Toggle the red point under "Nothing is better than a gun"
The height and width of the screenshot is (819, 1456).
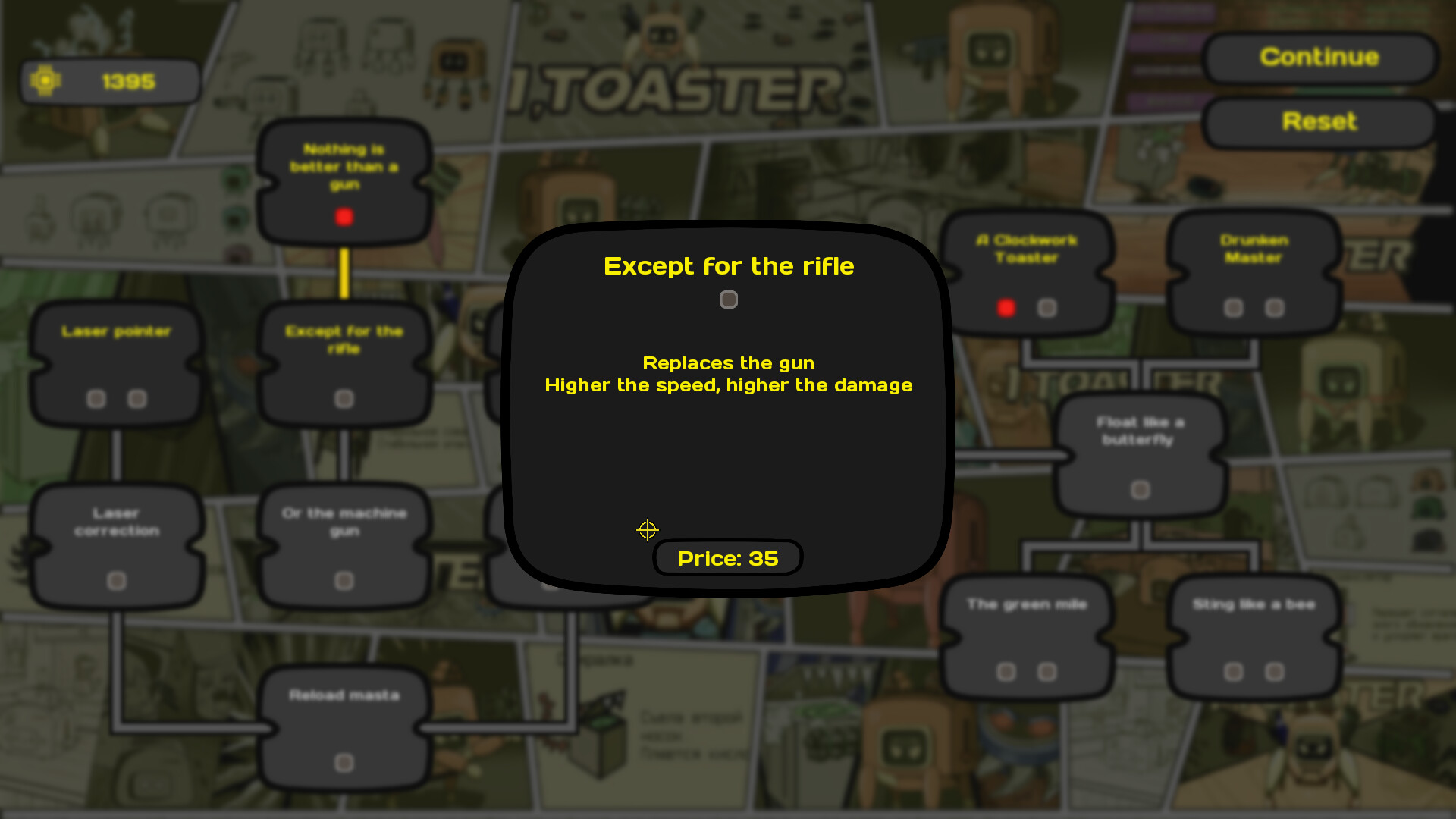pos(345,217)
